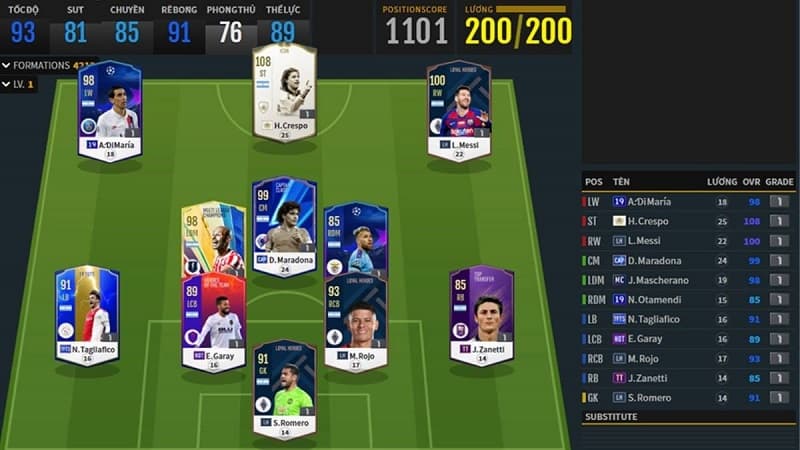
Task: Pick the M.Rojo RCB card on the pitch
Action: [355, 322]
